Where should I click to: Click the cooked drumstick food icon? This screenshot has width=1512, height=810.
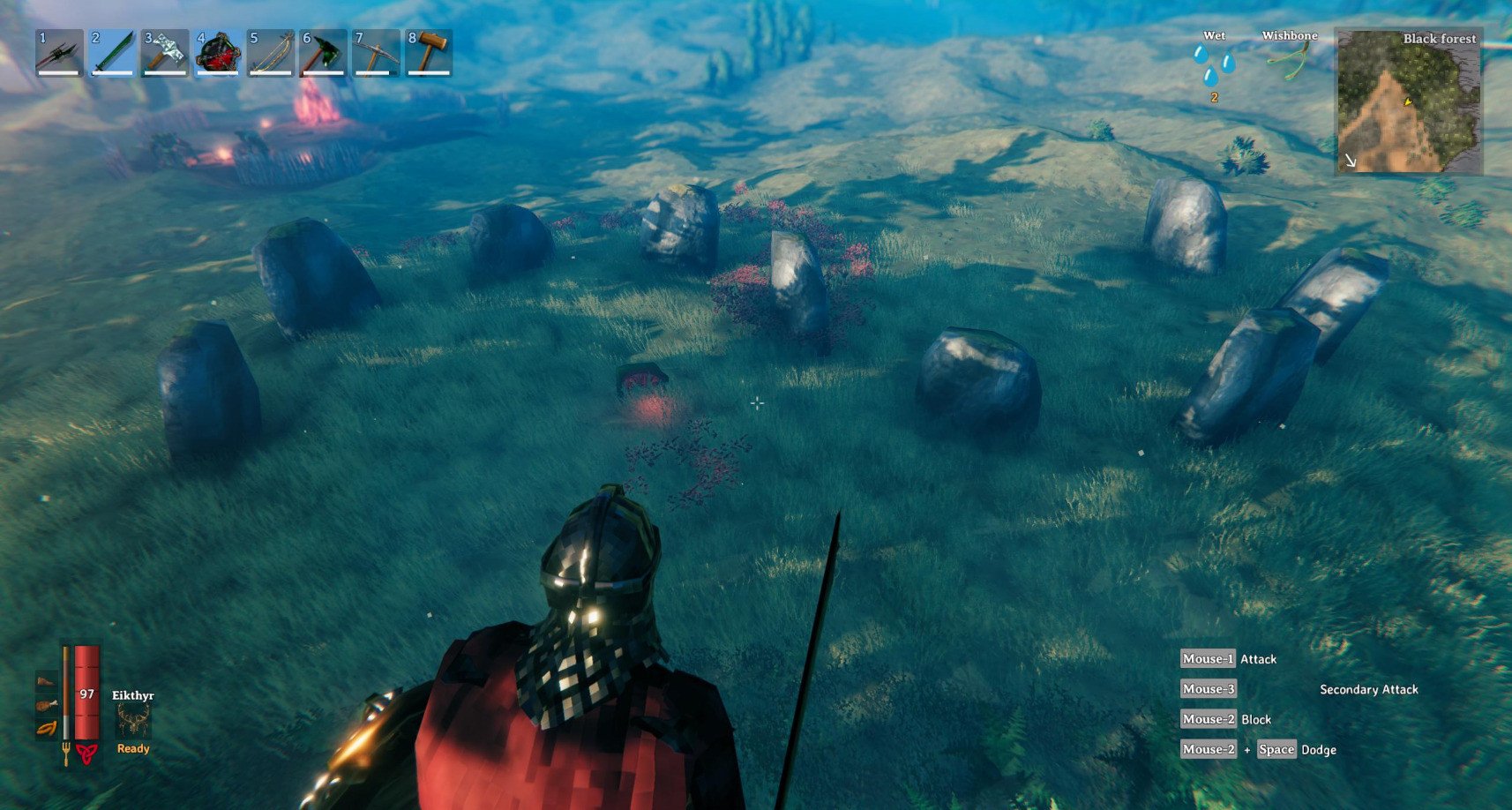click(47, 705)
